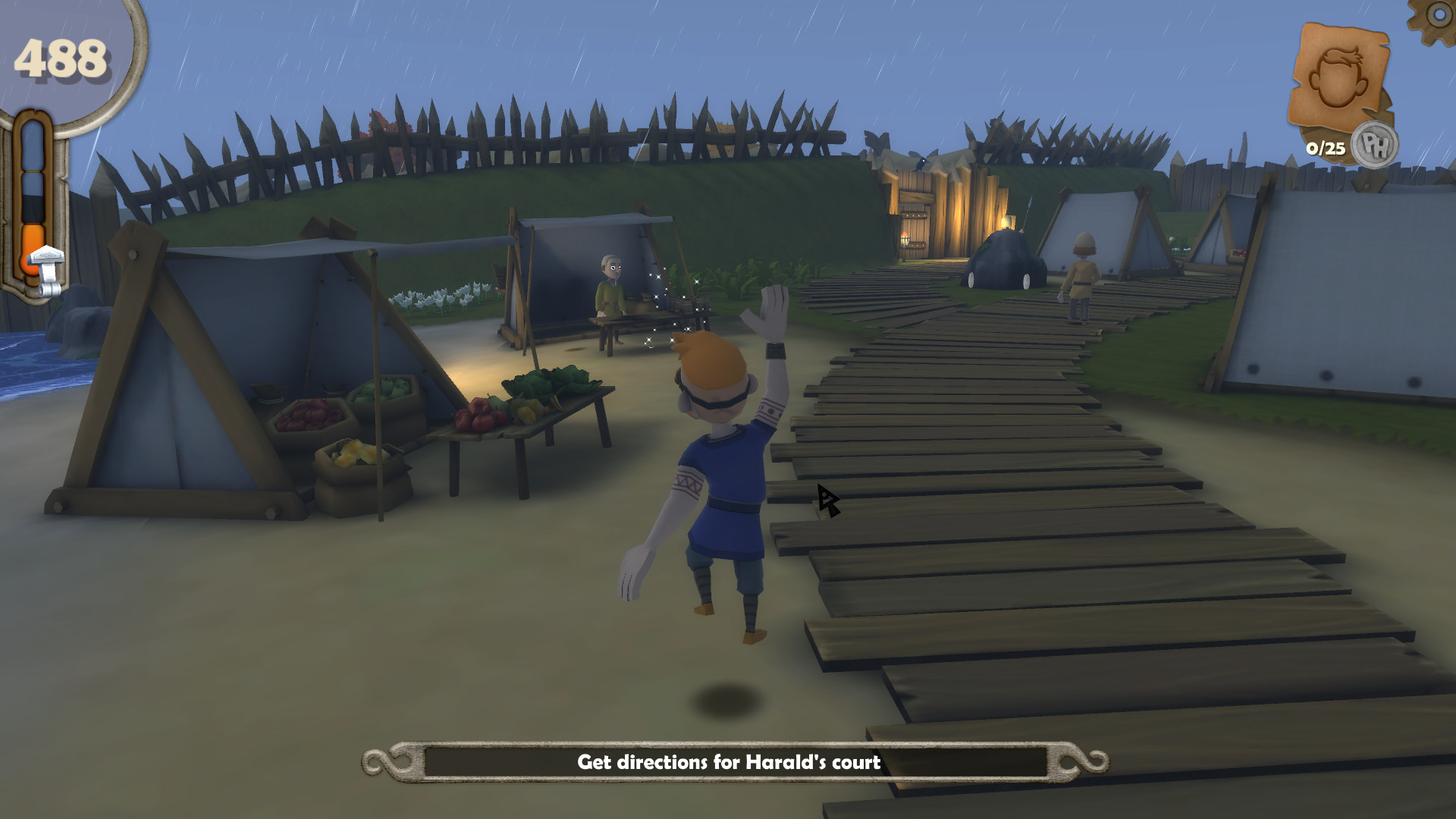Click the white flowers beside the tent
Image resolution: width=1456 pixels, height=819 pixels.
pos(440,296)
